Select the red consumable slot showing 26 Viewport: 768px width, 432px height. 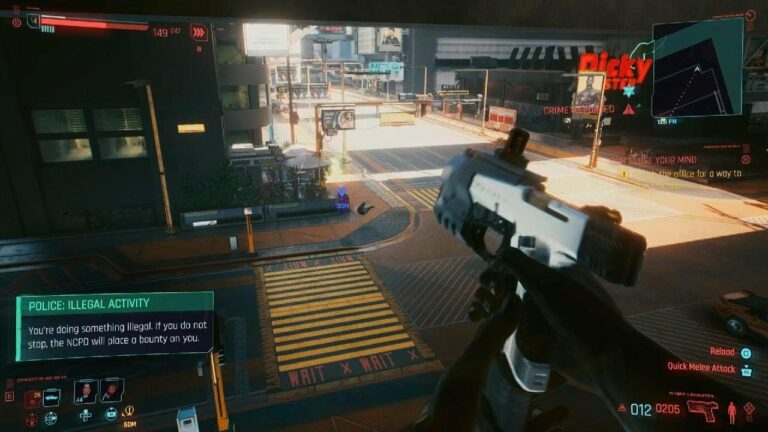click(x=31, y=397)
